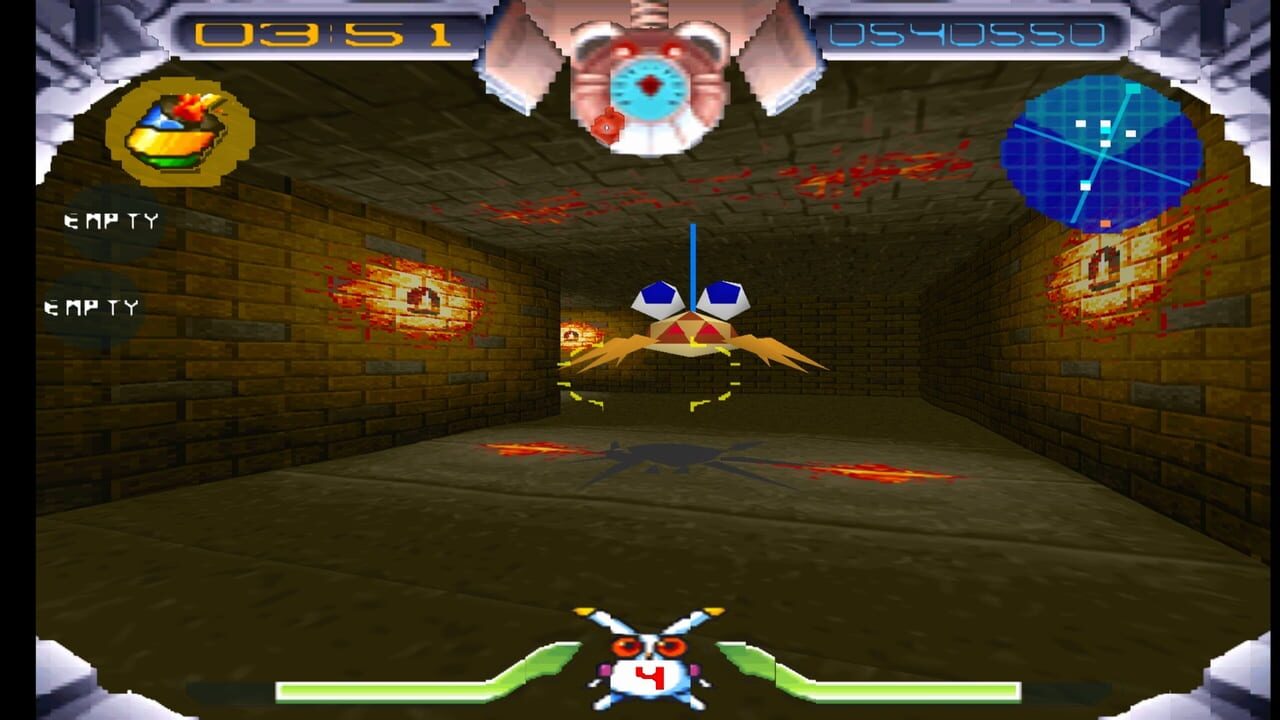Viewport: 1280px width, 720px height.
Task: Click the blue radar map display
Action: coord(1100,150)
